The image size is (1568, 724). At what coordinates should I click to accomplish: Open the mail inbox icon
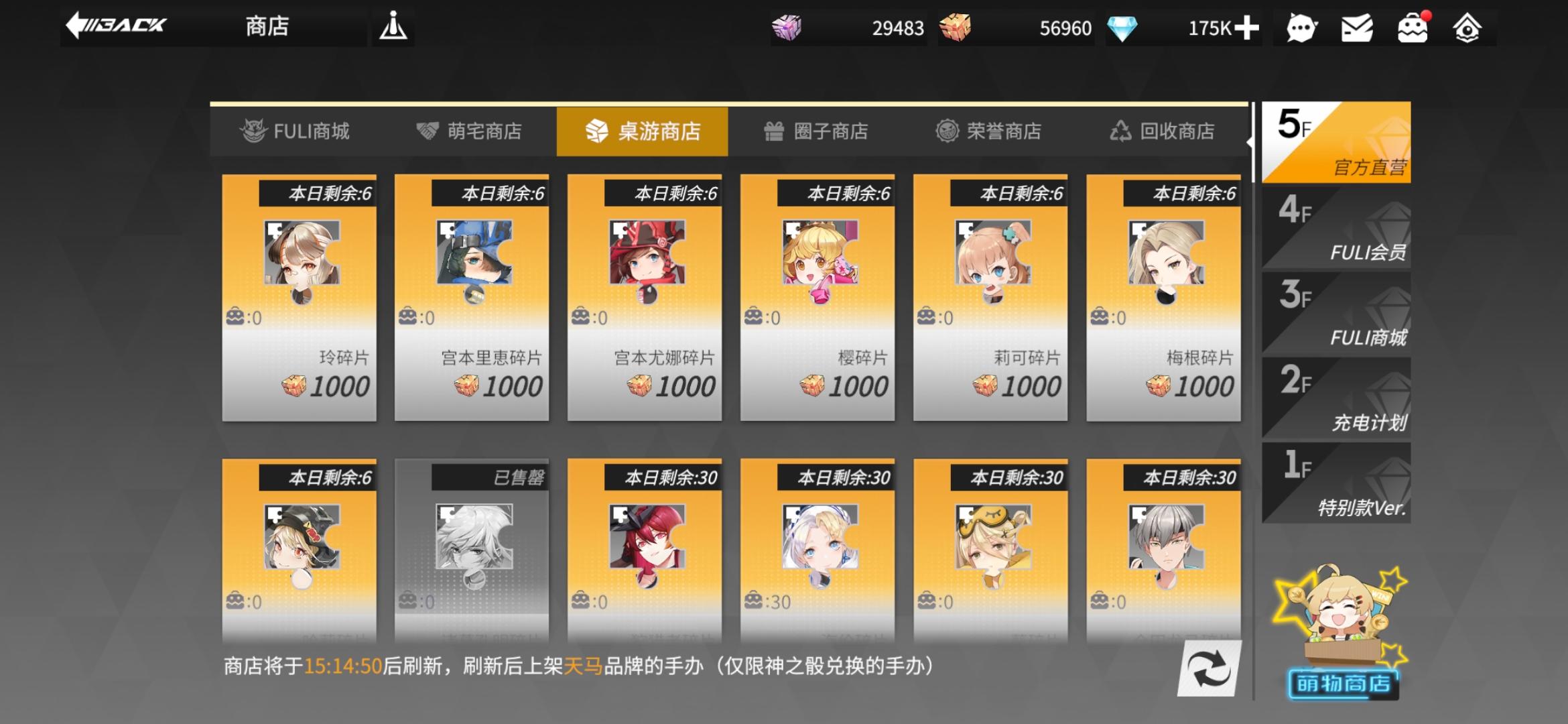point(1358,28)
